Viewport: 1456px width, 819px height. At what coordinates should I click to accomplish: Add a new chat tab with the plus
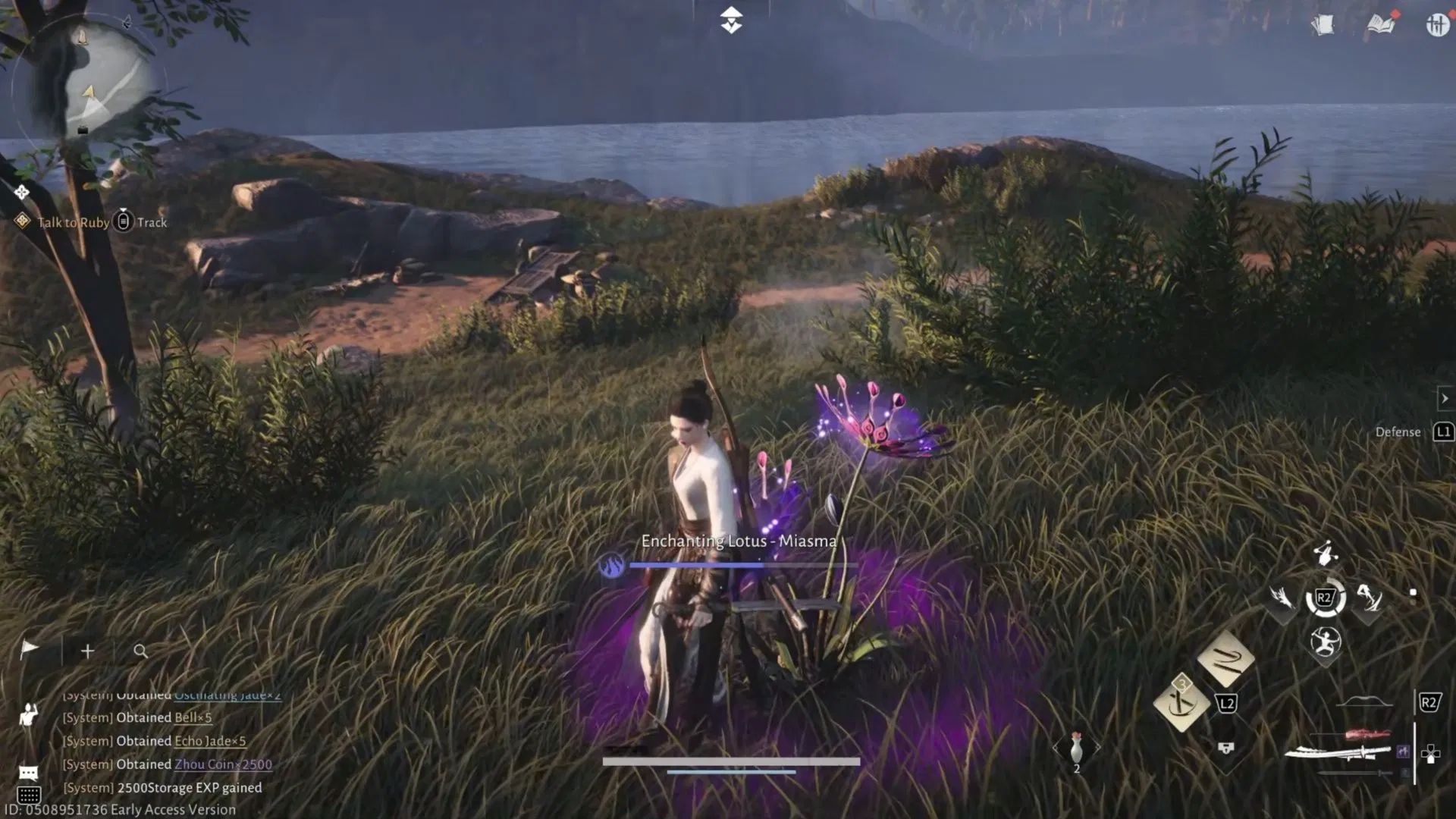tap(87, 651)
